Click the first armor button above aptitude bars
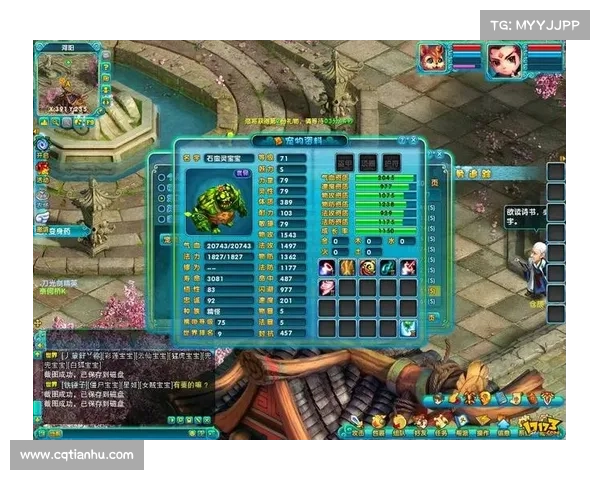Image resolution: width=600 pixels, height=480 pixels. coord(344,163)
